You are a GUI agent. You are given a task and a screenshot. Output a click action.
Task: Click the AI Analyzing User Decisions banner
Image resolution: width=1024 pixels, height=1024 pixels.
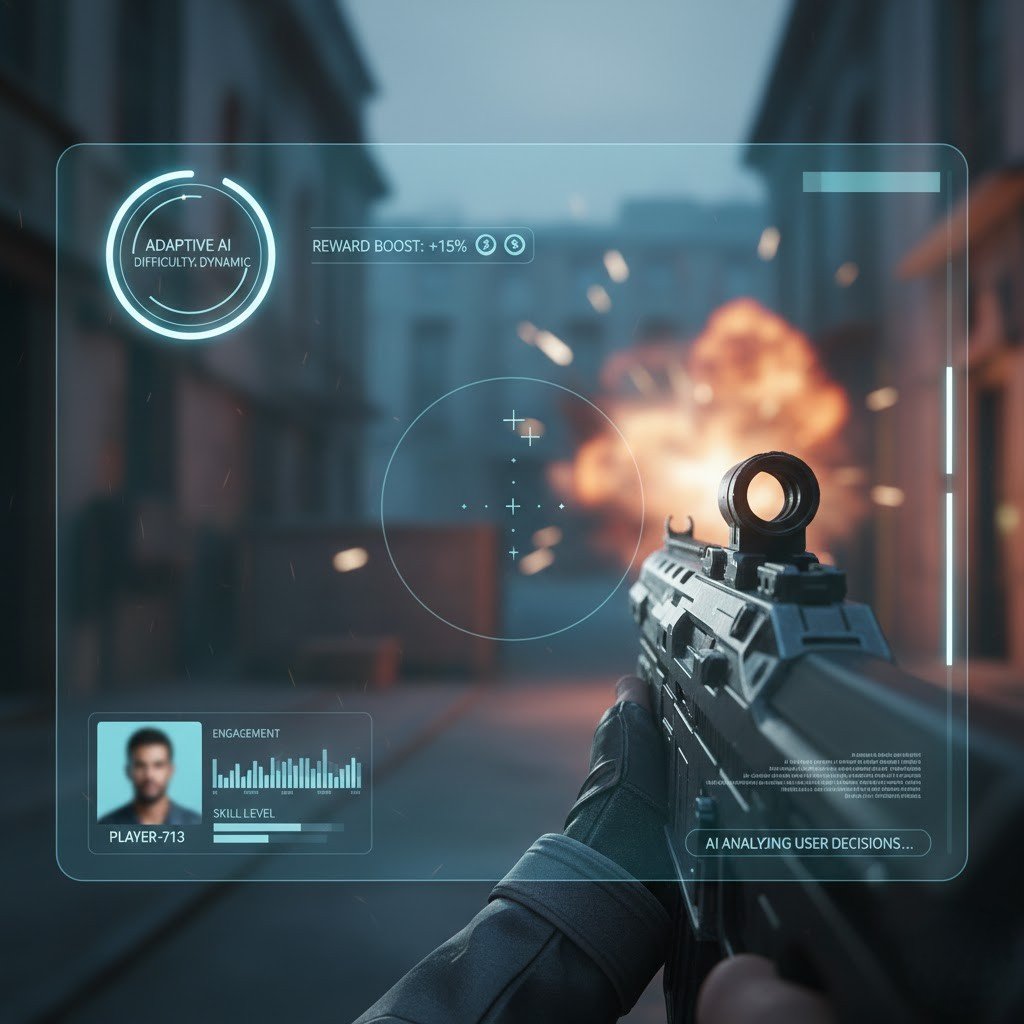pyautogui.click(x=808, y=843)
